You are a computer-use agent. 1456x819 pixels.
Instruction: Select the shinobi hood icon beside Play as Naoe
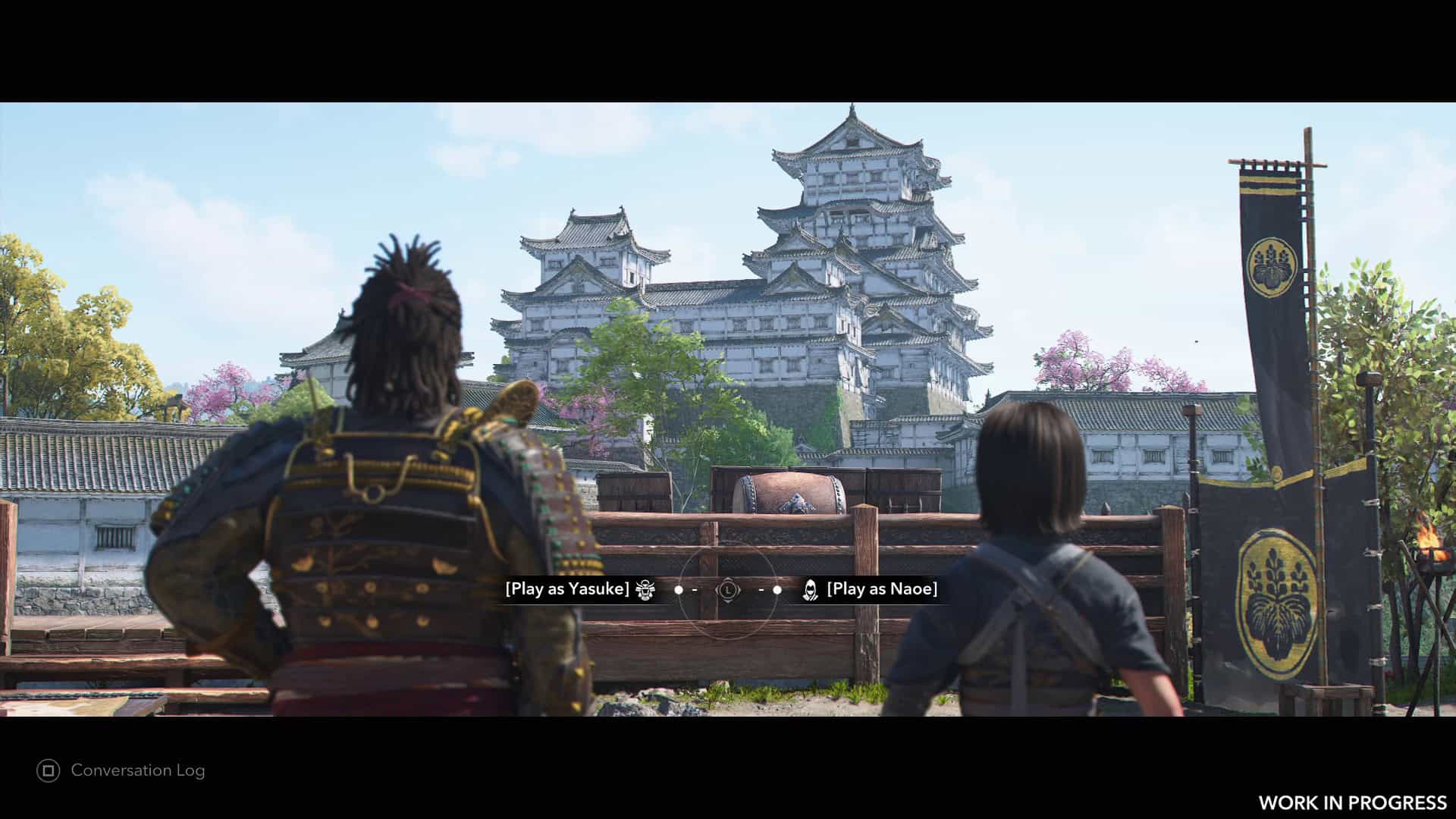pos(811,590)
